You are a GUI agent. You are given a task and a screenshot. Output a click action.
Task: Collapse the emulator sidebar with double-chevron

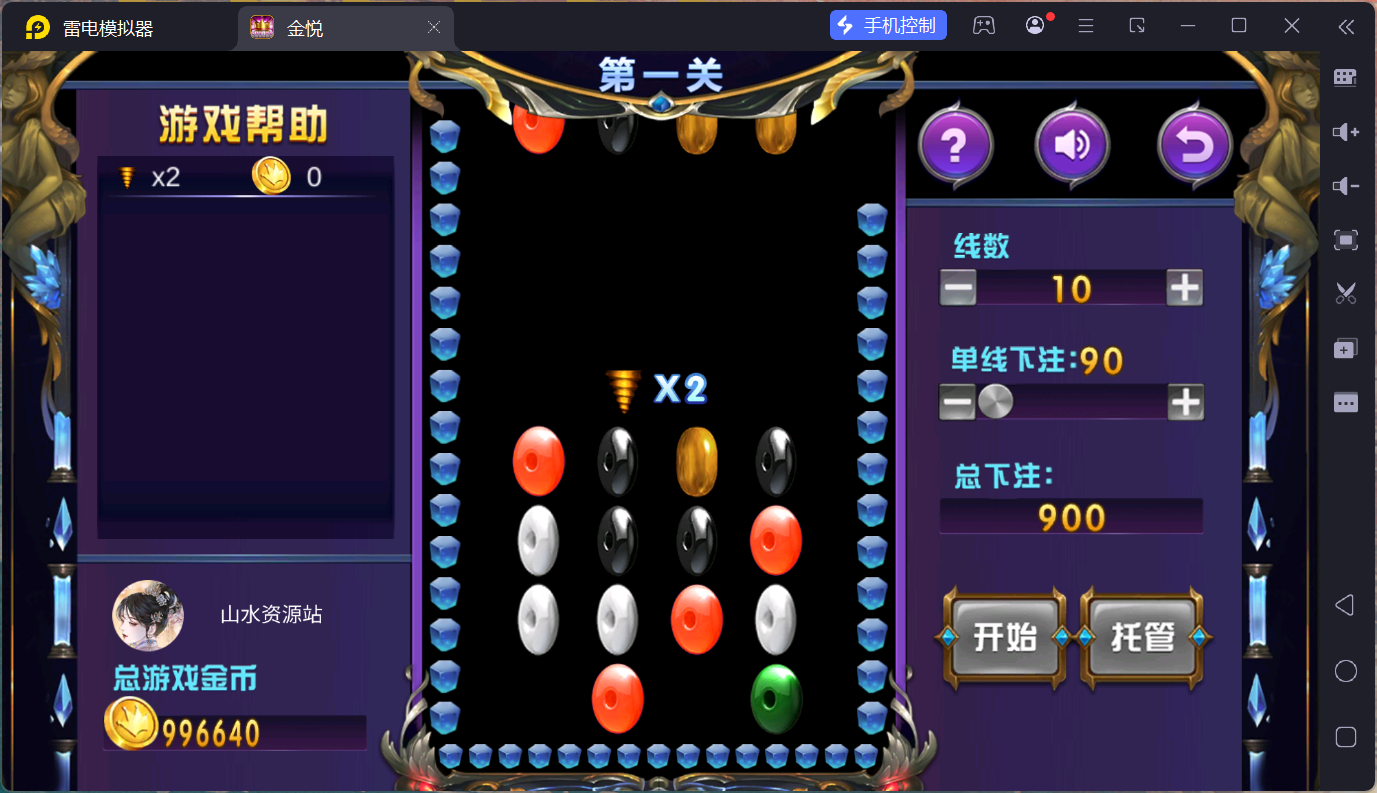pos(1346,27)
